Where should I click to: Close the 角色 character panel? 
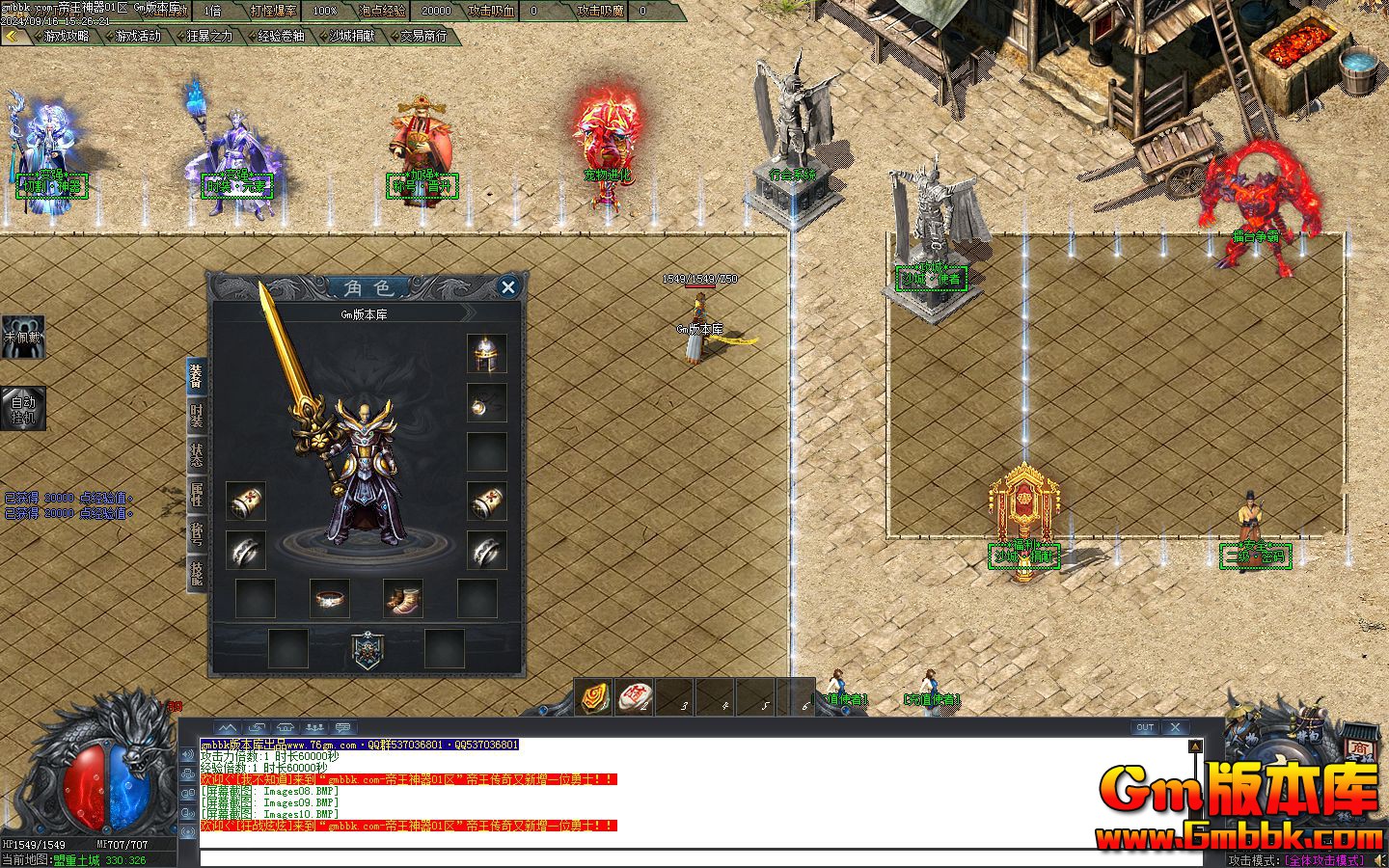(508, 286)
